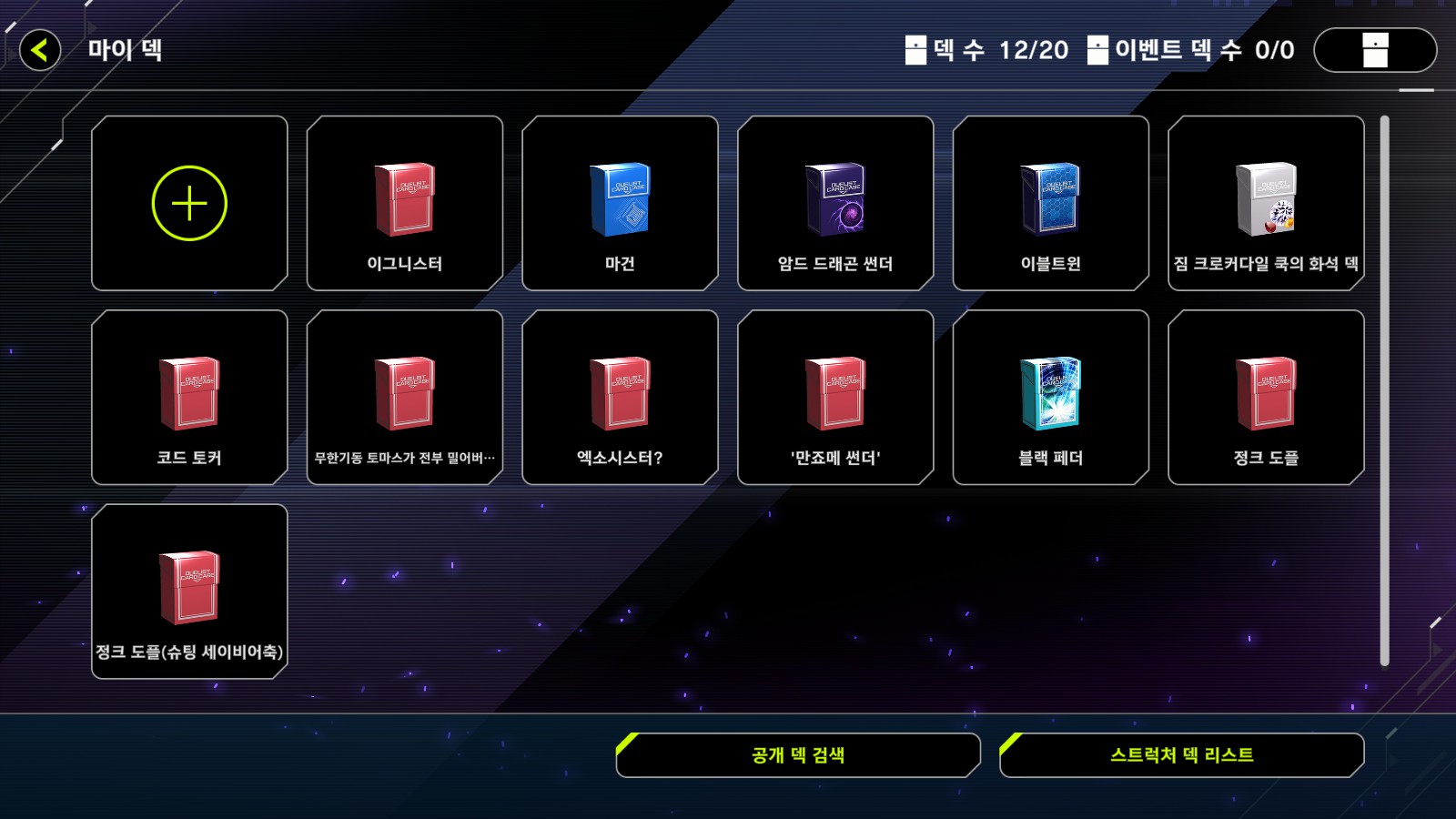Screen dimensions: 1456x819
Task: Open the 스트럭처 덱 리스트
Action: 1181,755
